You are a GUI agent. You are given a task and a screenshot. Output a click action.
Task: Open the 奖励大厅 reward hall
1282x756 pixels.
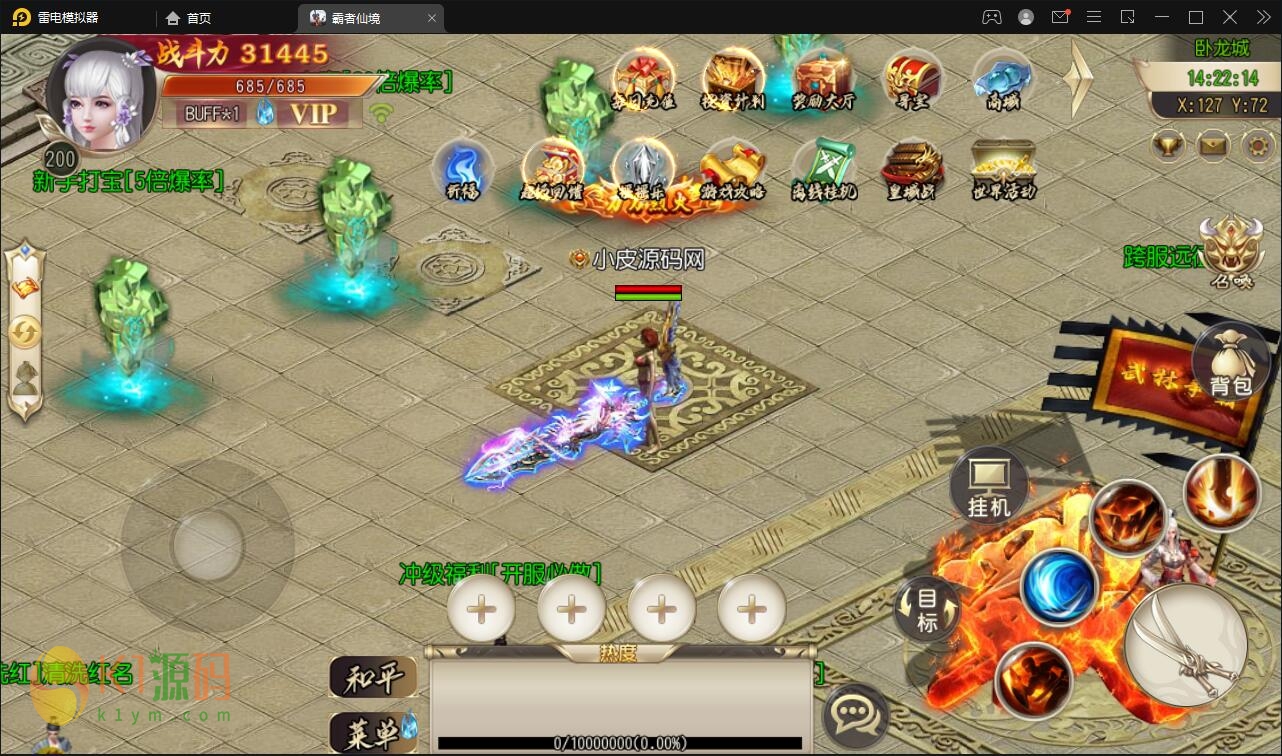coord(823,79)
